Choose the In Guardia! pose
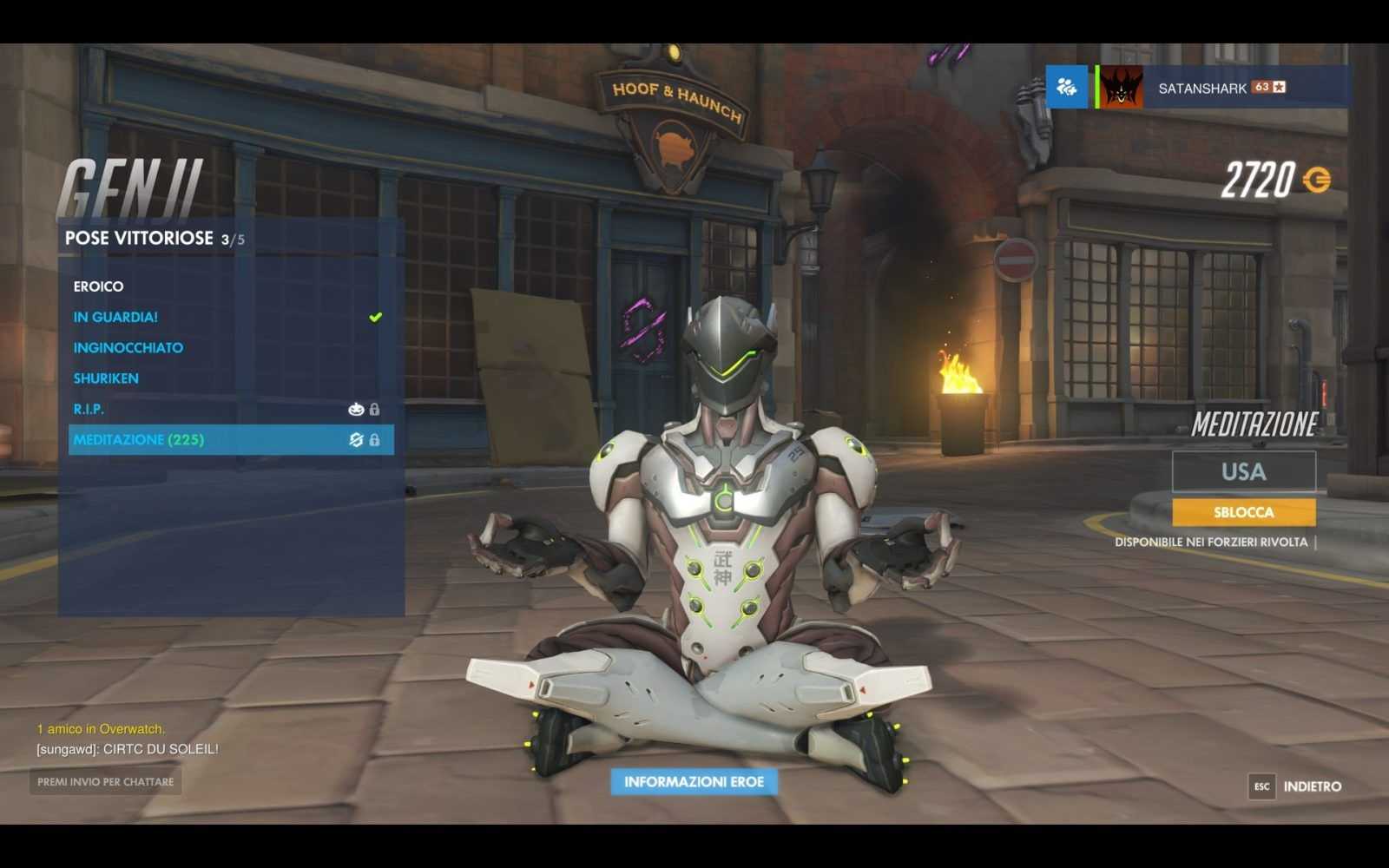The height and width of the screenshot is (868, 1389). pyautogui.click(x=115, y=317)
